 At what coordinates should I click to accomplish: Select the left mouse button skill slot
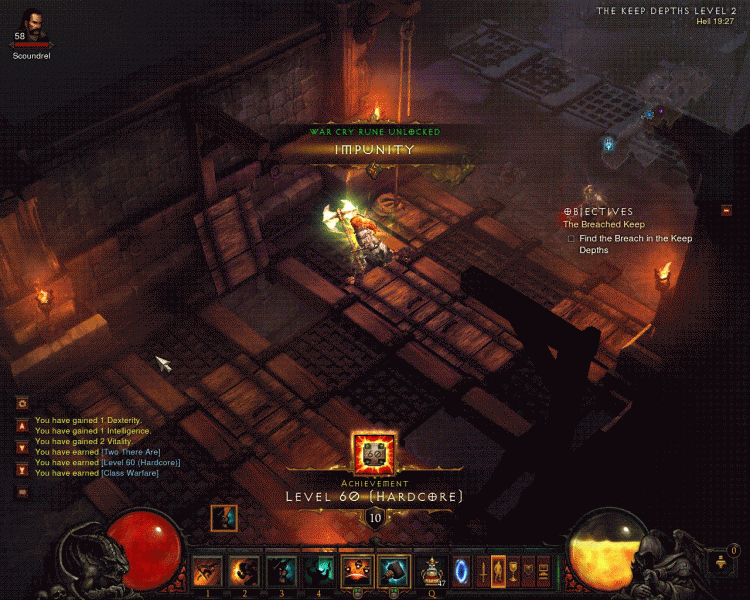(357, 571)
